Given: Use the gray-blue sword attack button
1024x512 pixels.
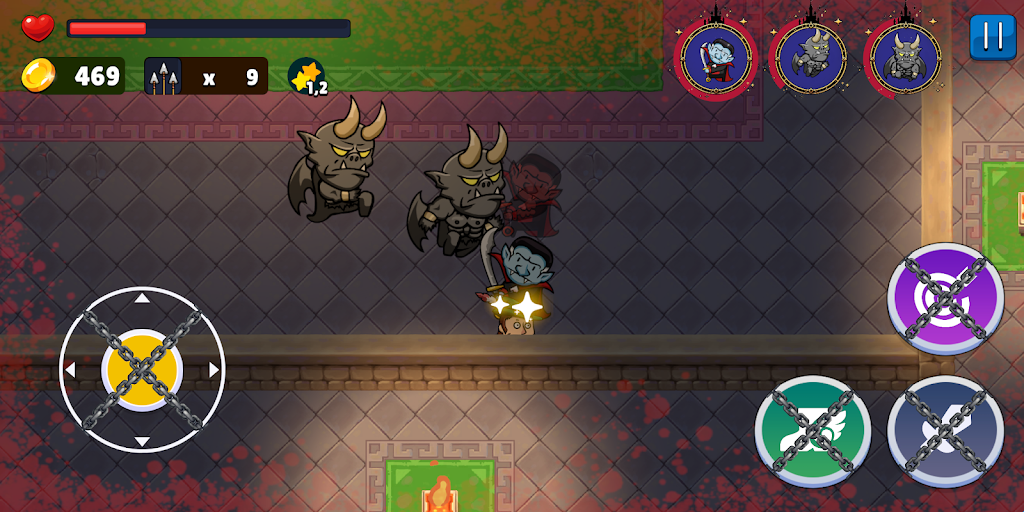Looking at the screenshot, I should click(x=945, y=432).
